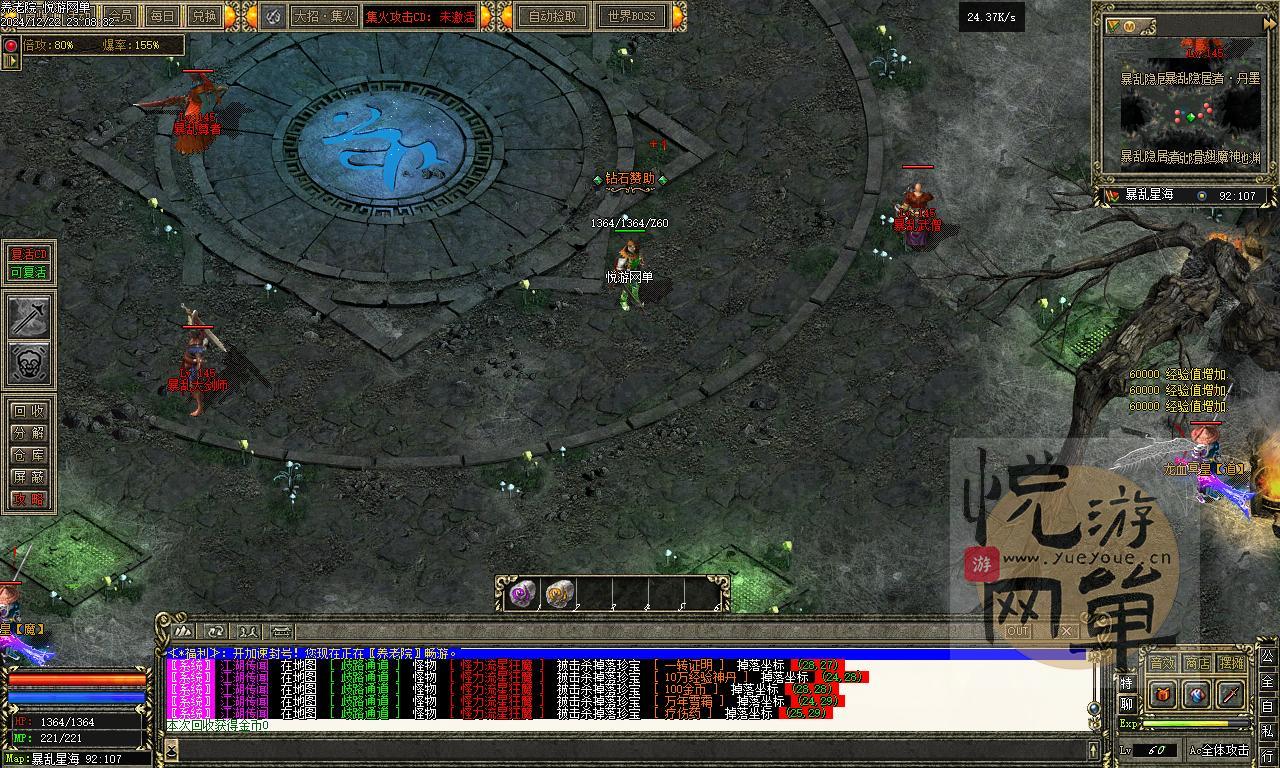Open the 摆摊 stall button

[1232, 663]
